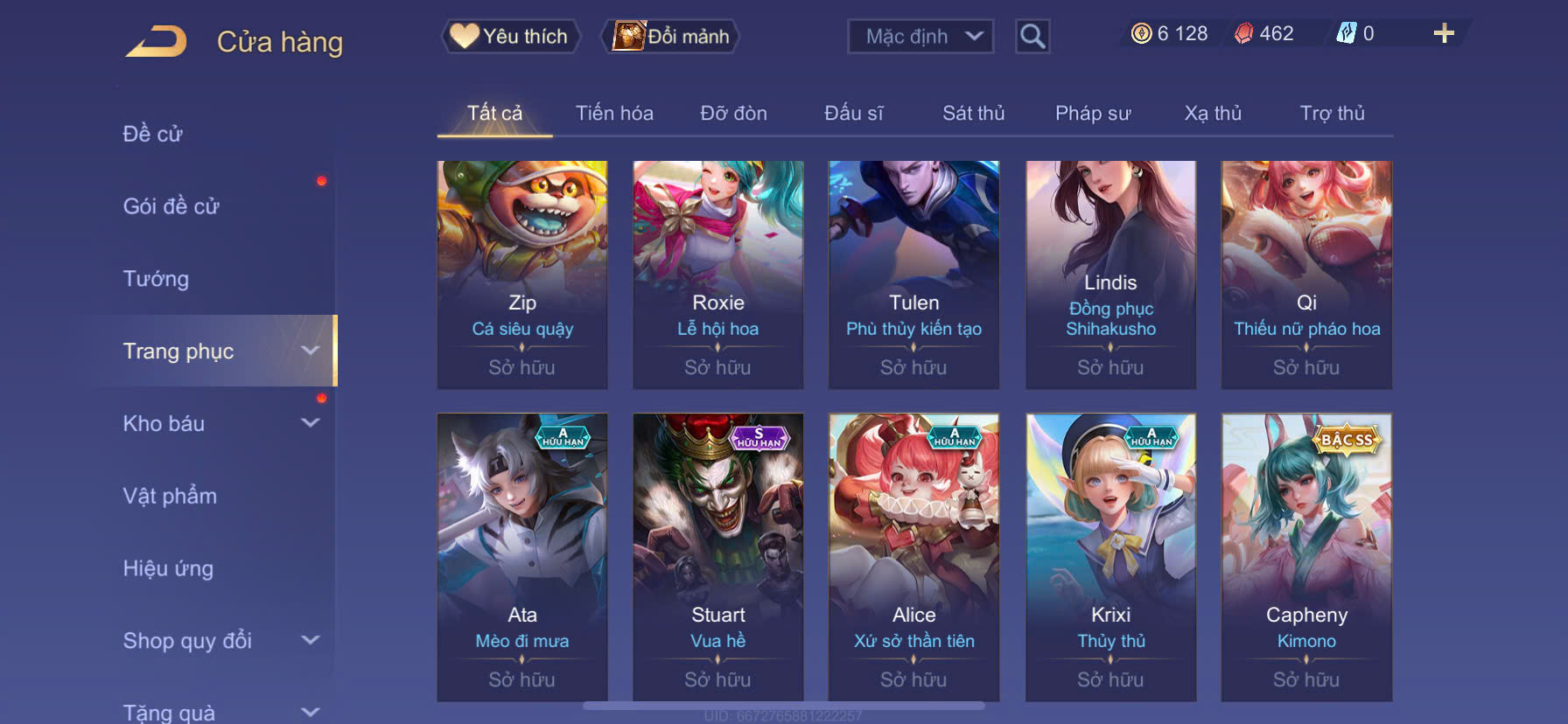Go back using the gold arrow

(157, 41)
